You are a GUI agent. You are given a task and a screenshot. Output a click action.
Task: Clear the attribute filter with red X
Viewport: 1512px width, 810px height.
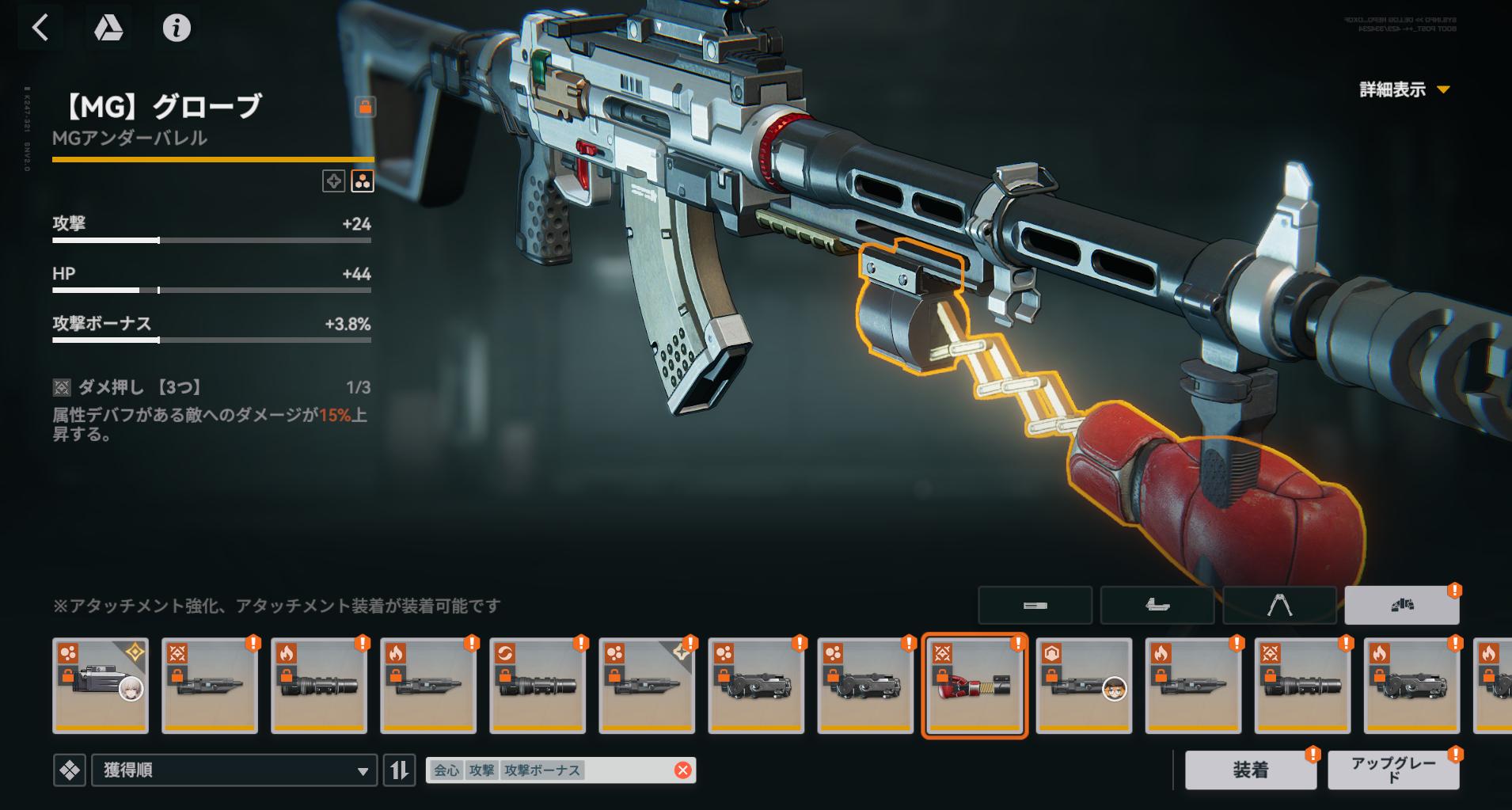pyautogui.click(x=682, y=770)
